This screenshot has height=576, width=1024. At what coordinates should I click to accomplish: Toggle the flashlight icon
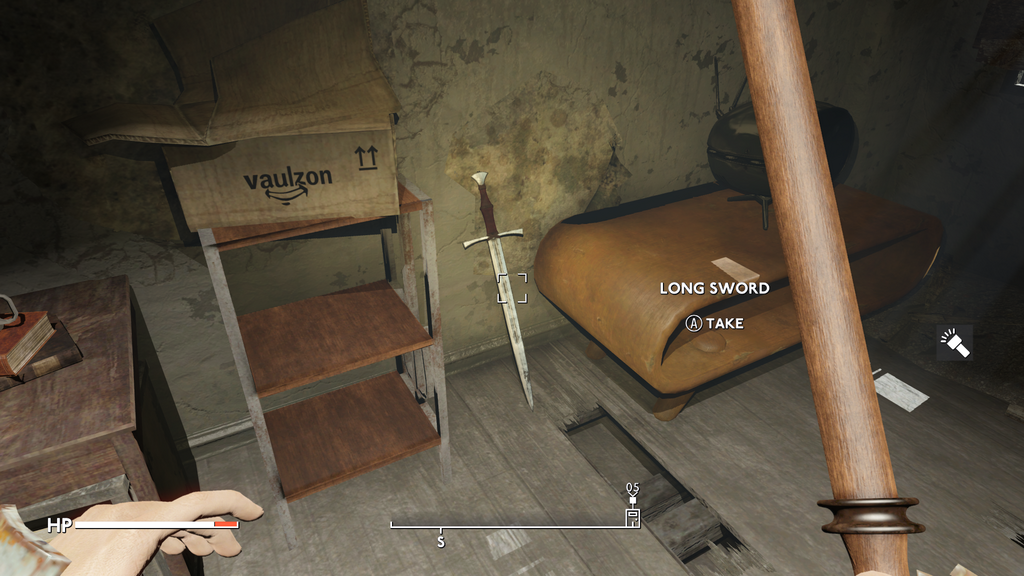click(x=954, y=343)
